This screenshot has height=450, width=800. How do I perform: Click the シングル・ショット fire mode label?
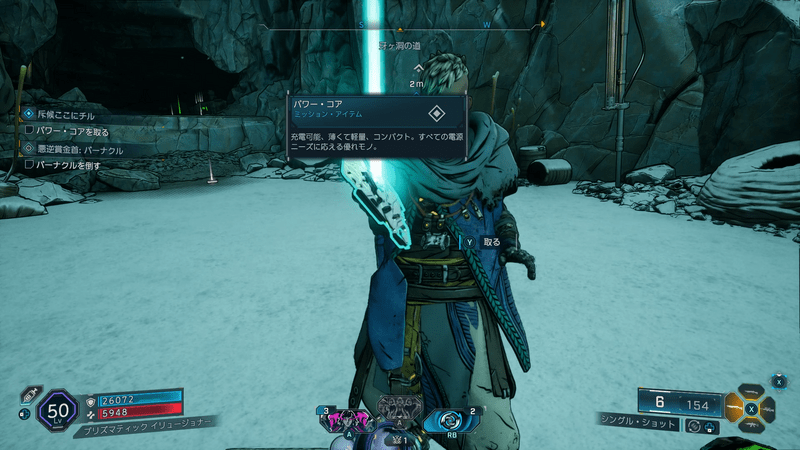pyautogui.click(x=639, y=424)
